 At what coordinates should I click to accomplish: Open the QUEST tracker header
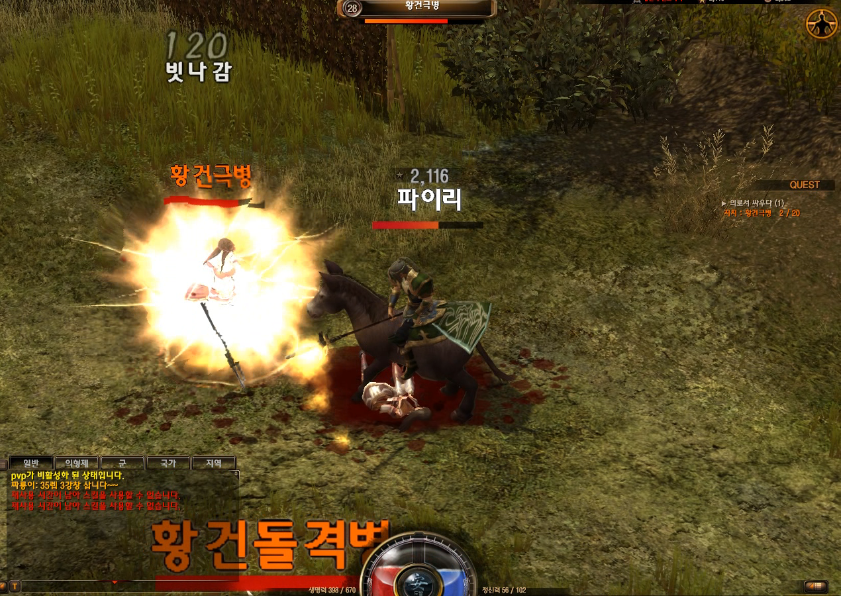pyautogui.click(x=804, y=185)
